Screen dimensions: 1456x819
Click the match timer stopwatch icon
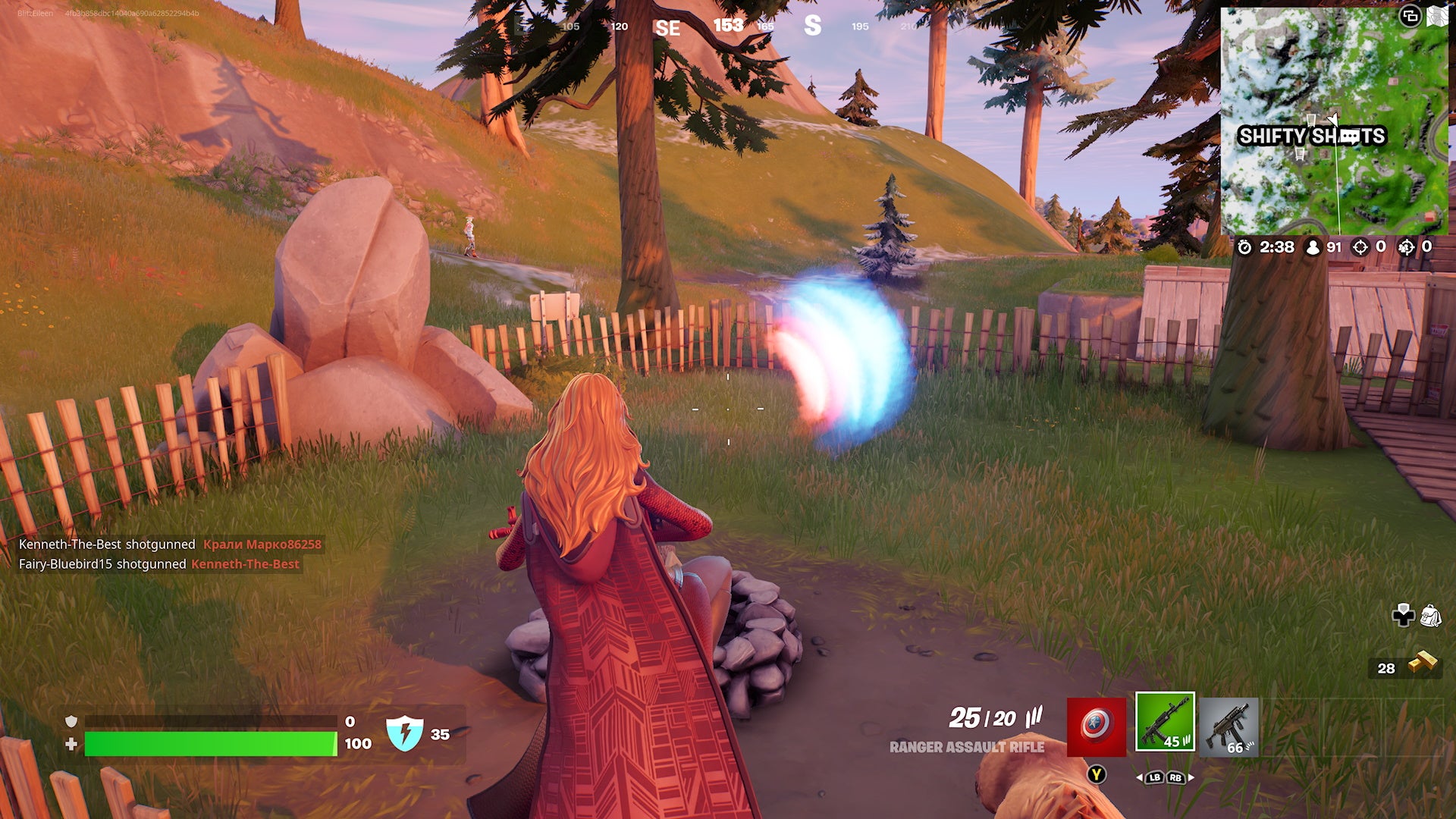(1246, 247)
